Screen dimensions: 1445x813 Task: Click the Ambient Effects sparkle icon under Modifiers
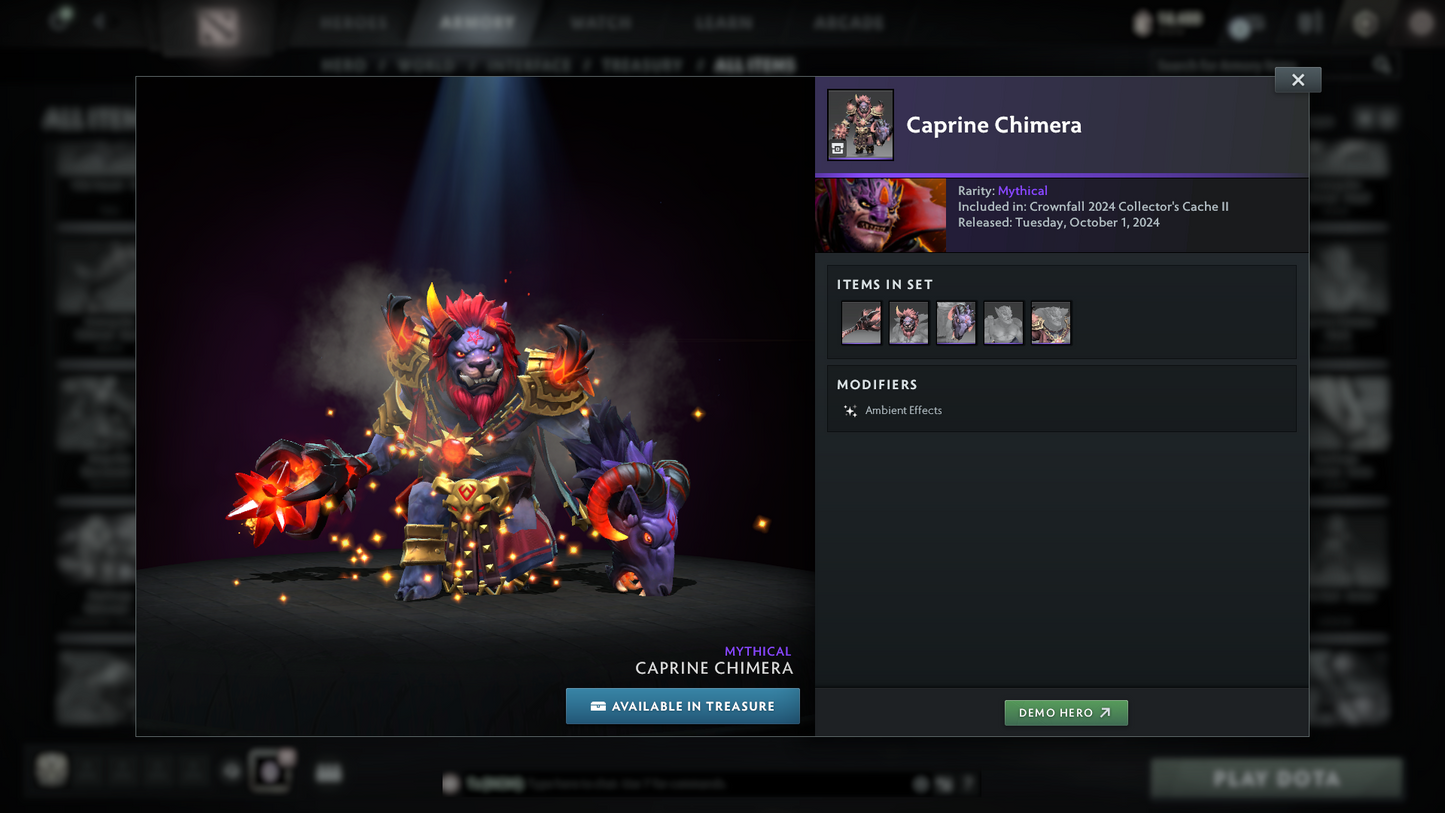pos(849,410)
